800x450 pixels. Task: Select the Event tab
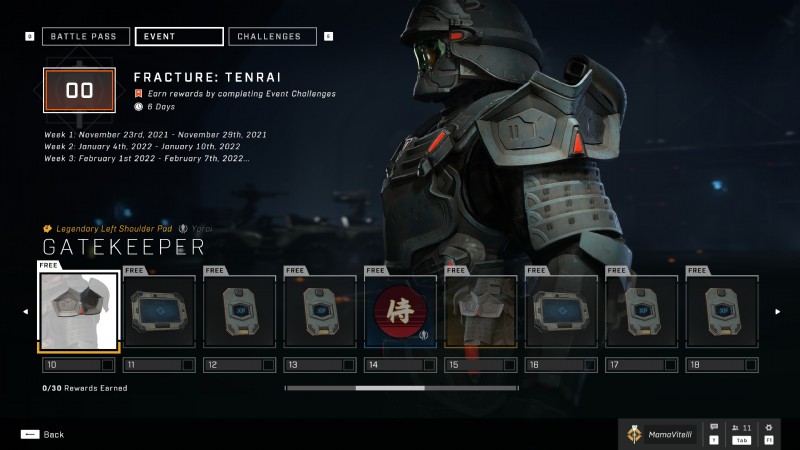click(x=179, y=37)
